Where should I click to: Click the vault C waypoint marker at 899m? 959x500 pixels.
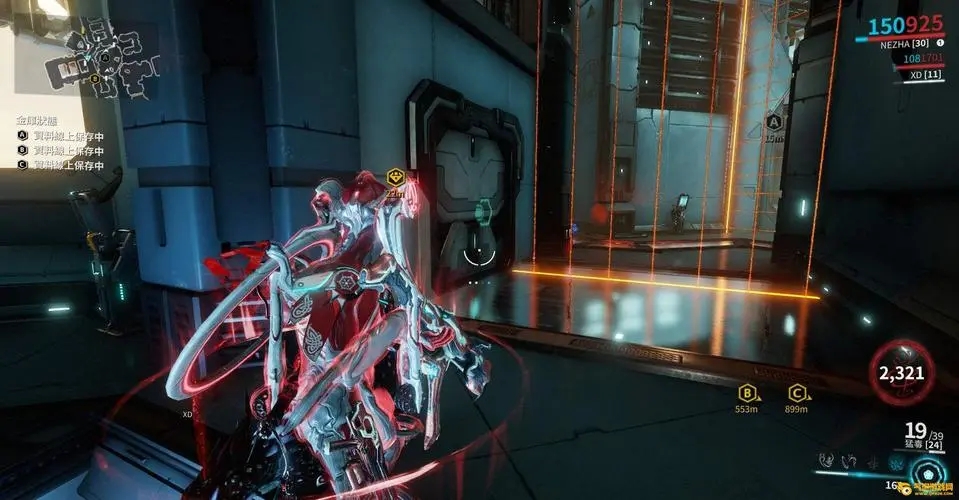pyautogui.click(x=797, y=393)
